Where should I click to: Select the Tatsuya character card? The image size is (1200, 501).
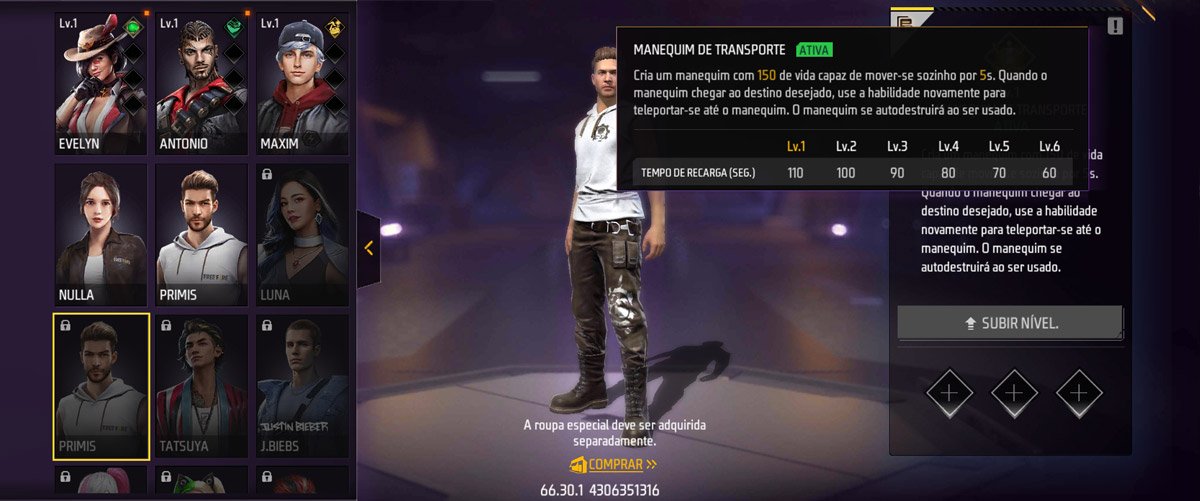201,386
